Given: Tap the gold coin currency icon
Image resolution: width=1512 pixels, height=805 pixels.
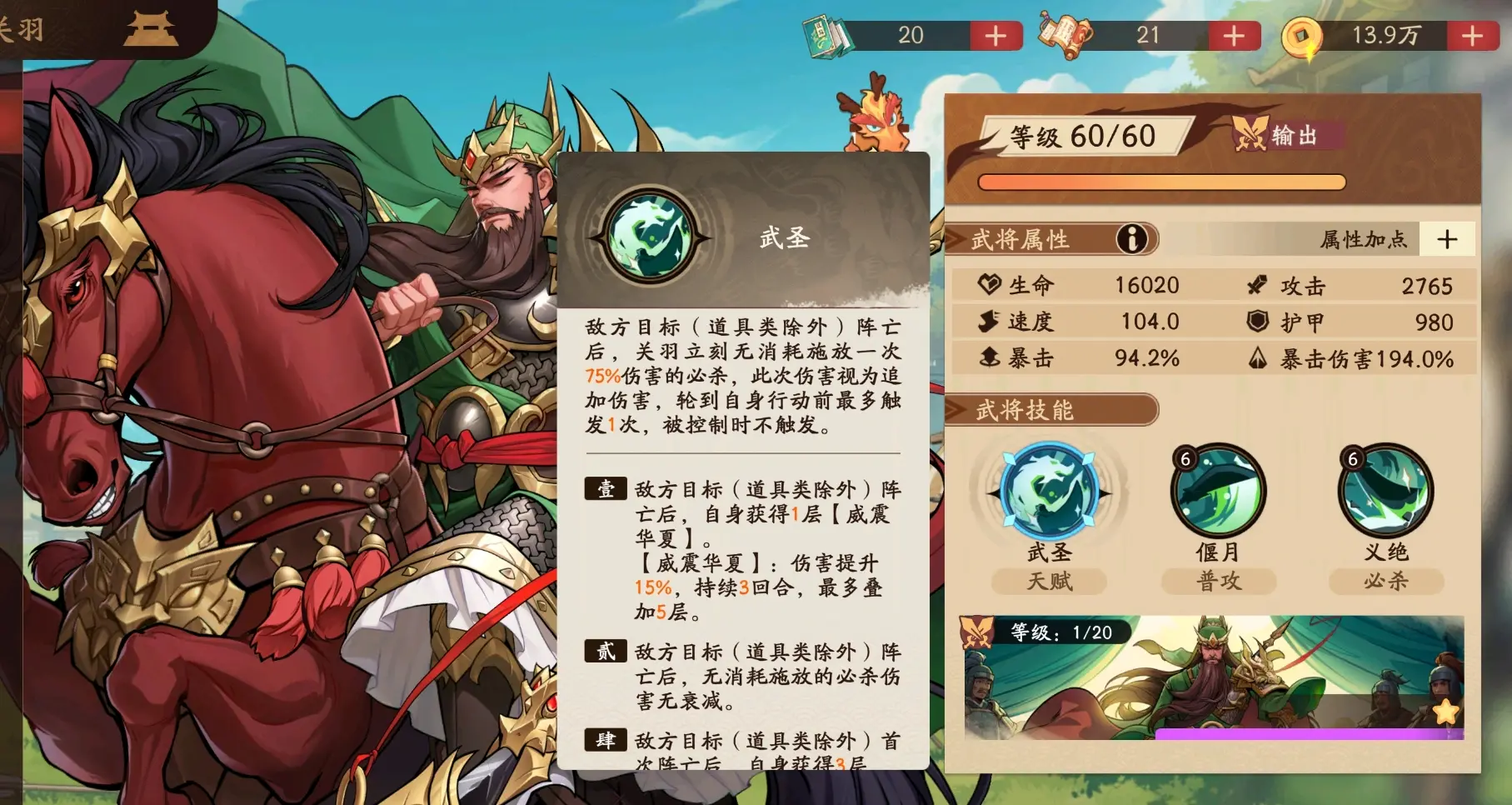Looking at the screenshot, I should [1303, 33].
